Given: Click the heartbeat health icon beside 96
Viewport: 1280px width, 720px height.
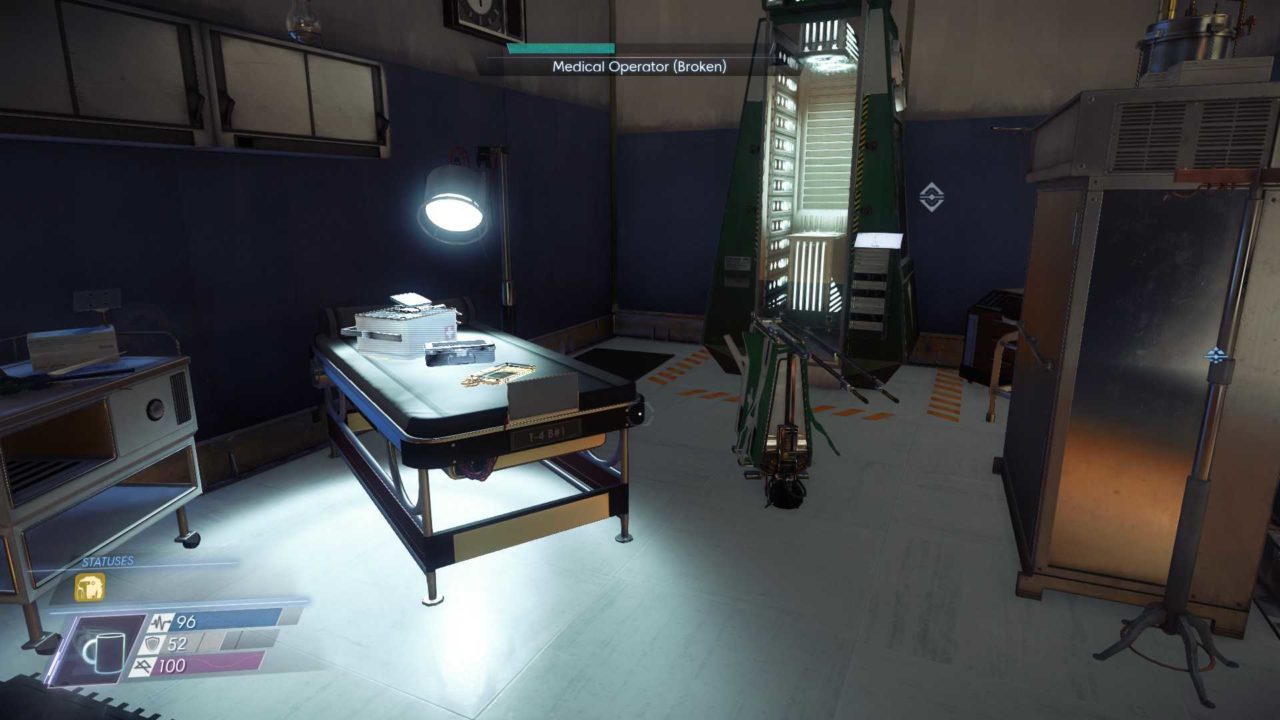Looking at the screenshot, I should tap(161, 621).
